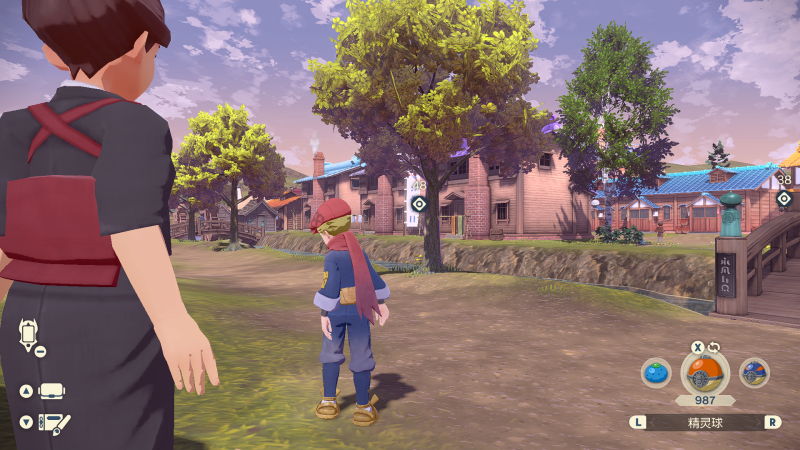Open the satchel bag icon
Screen dimensions: 800x450
click(x=52, y=391)
